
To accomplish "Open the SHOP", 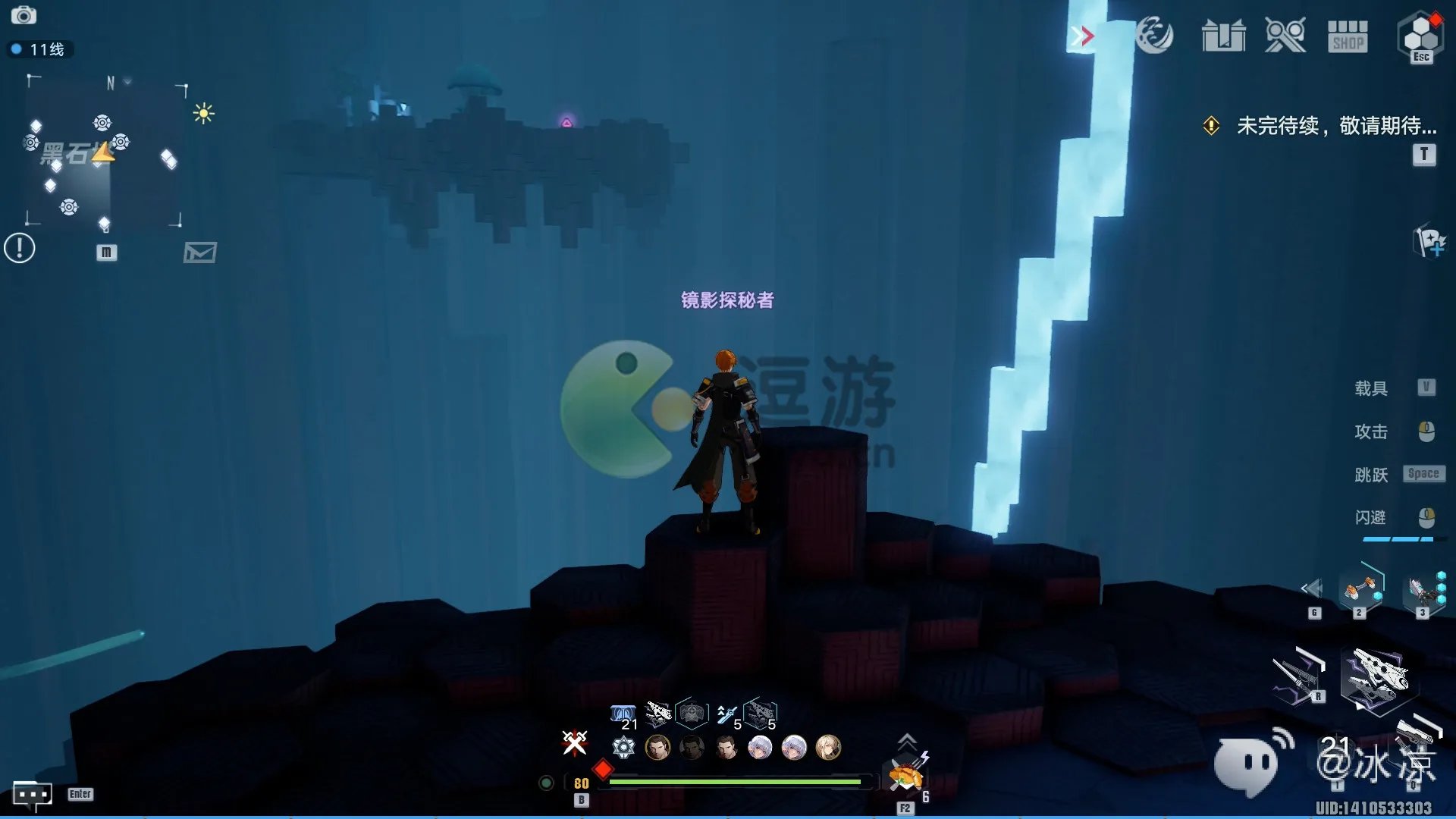I will [x=1348, y=36].
